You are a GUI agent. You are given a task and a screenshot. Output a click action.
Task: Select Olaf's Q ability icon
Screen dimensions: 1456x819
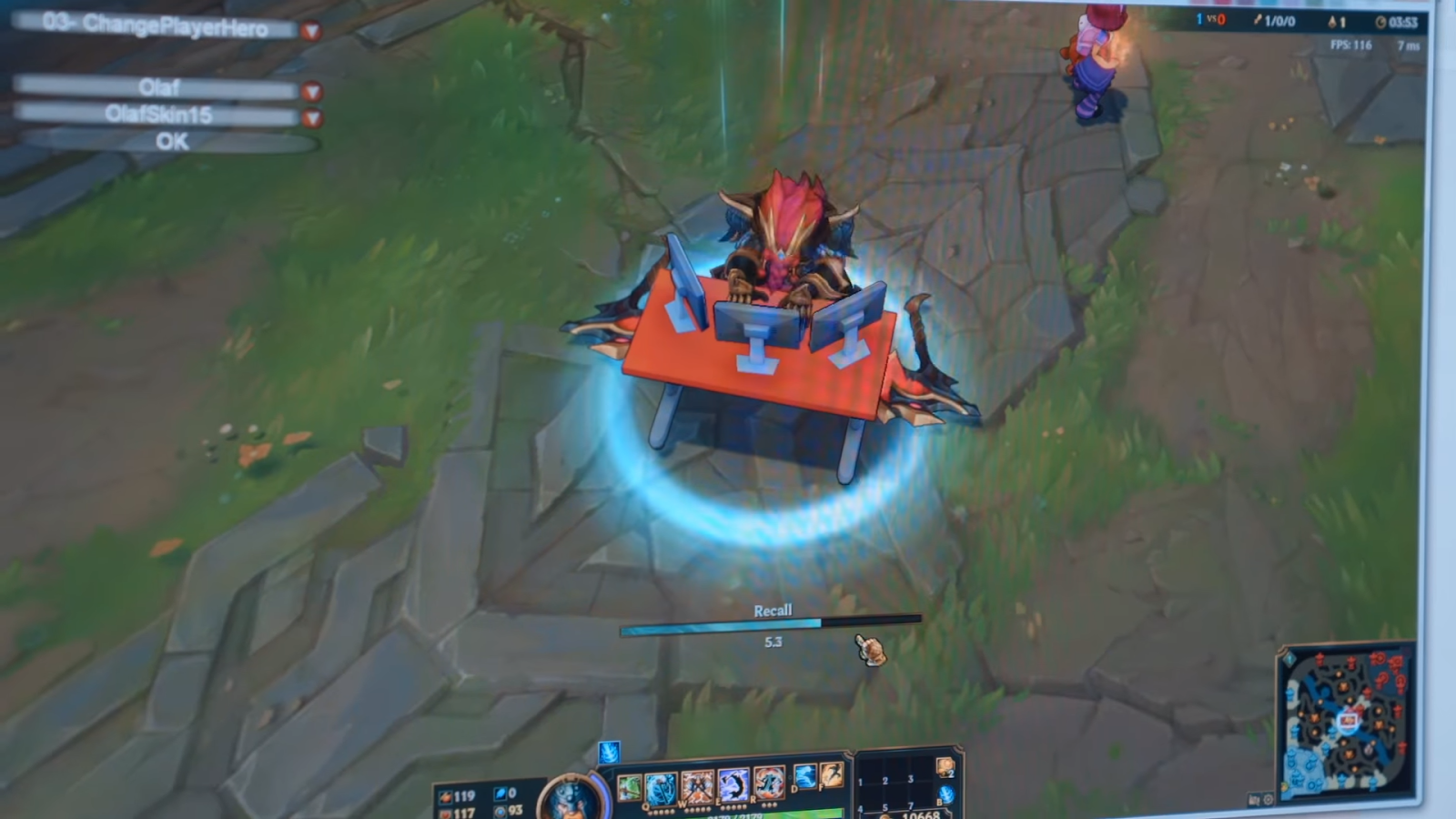(x=659, y=784)
